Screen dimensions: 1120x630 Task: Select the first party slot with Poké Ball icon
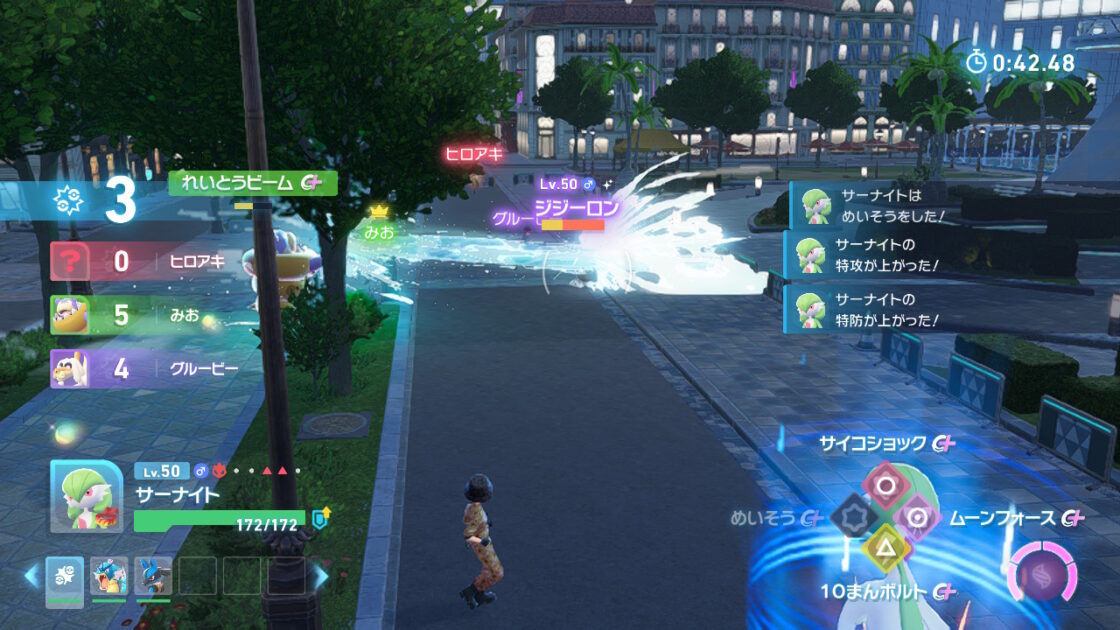(x=65, y=576)
